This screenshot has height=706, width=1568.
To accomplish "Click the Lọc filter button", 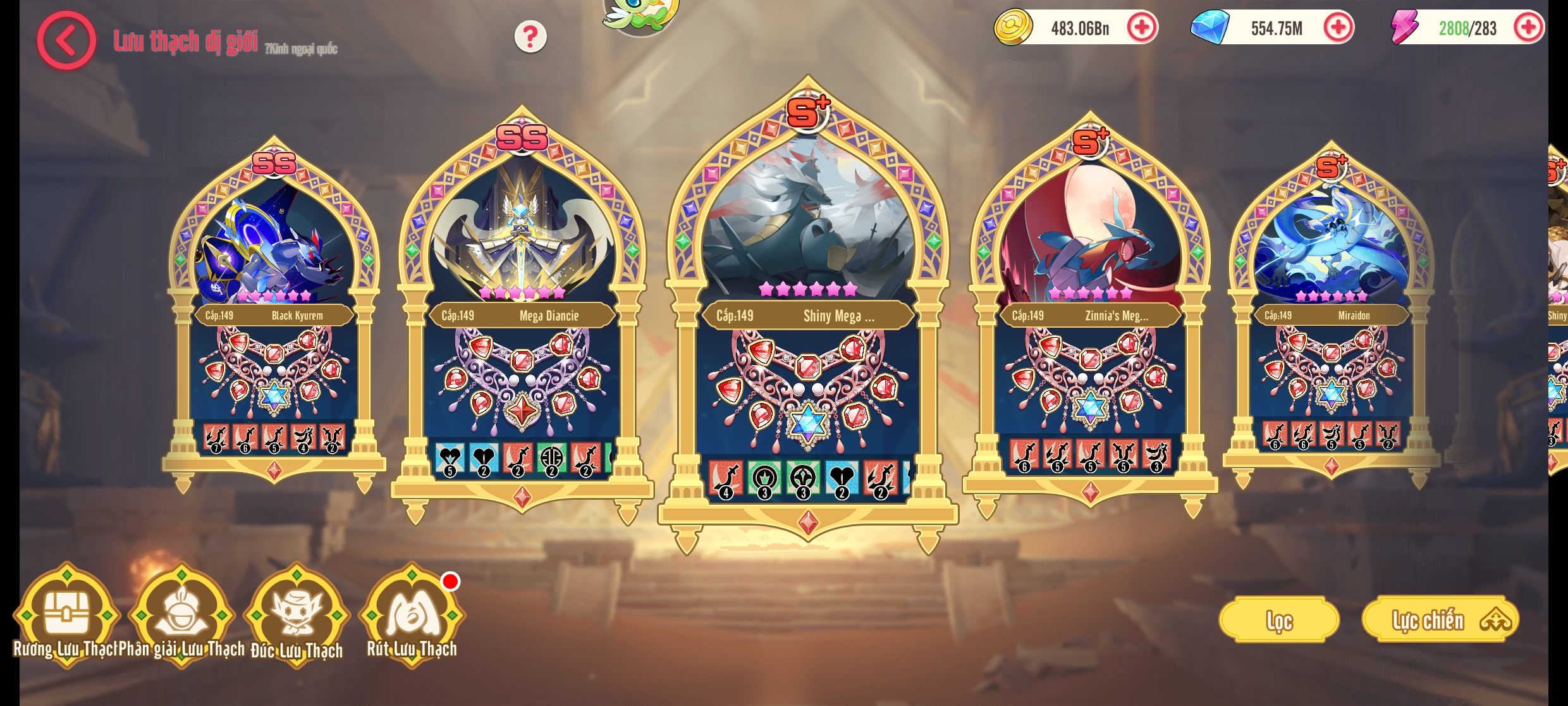I will 1278,620.
